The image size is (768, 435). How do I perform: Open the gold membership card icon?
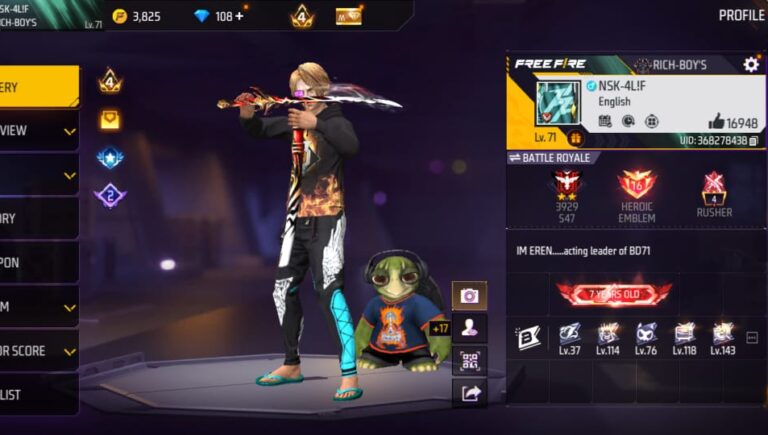(349, 16)
